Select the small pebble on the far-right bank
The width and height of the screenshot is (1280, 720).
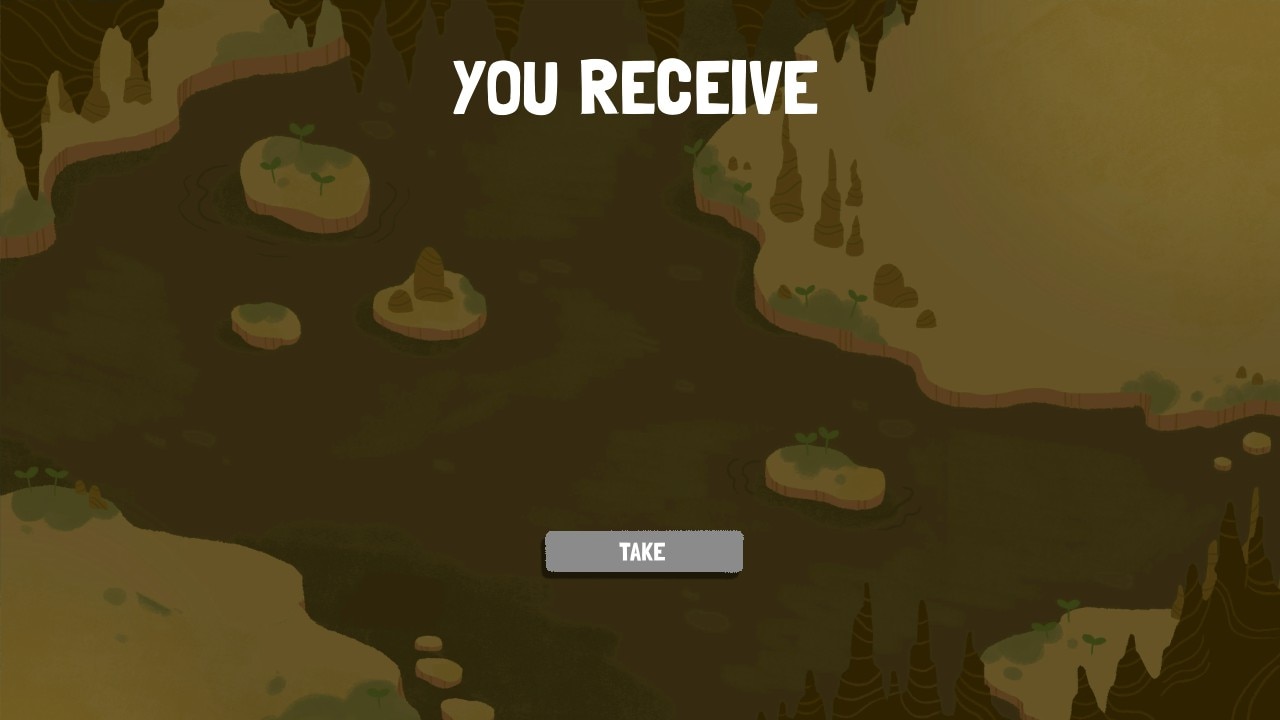pos(1222,465)
